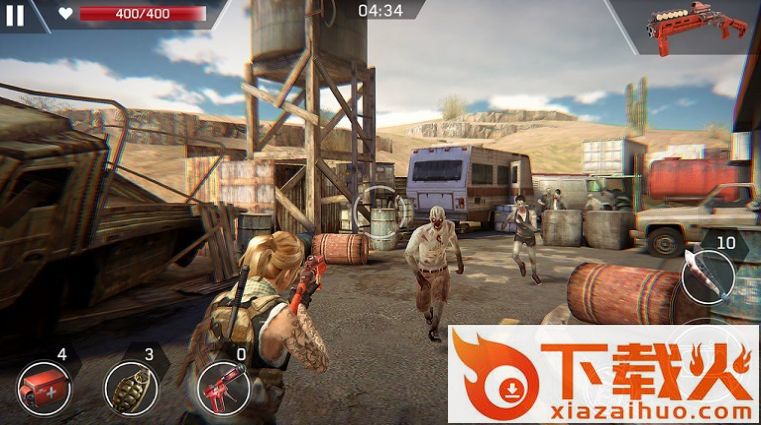Viewport: 761px width, 425px height.
Task: Throw a grenade
Action: [130, 387]
